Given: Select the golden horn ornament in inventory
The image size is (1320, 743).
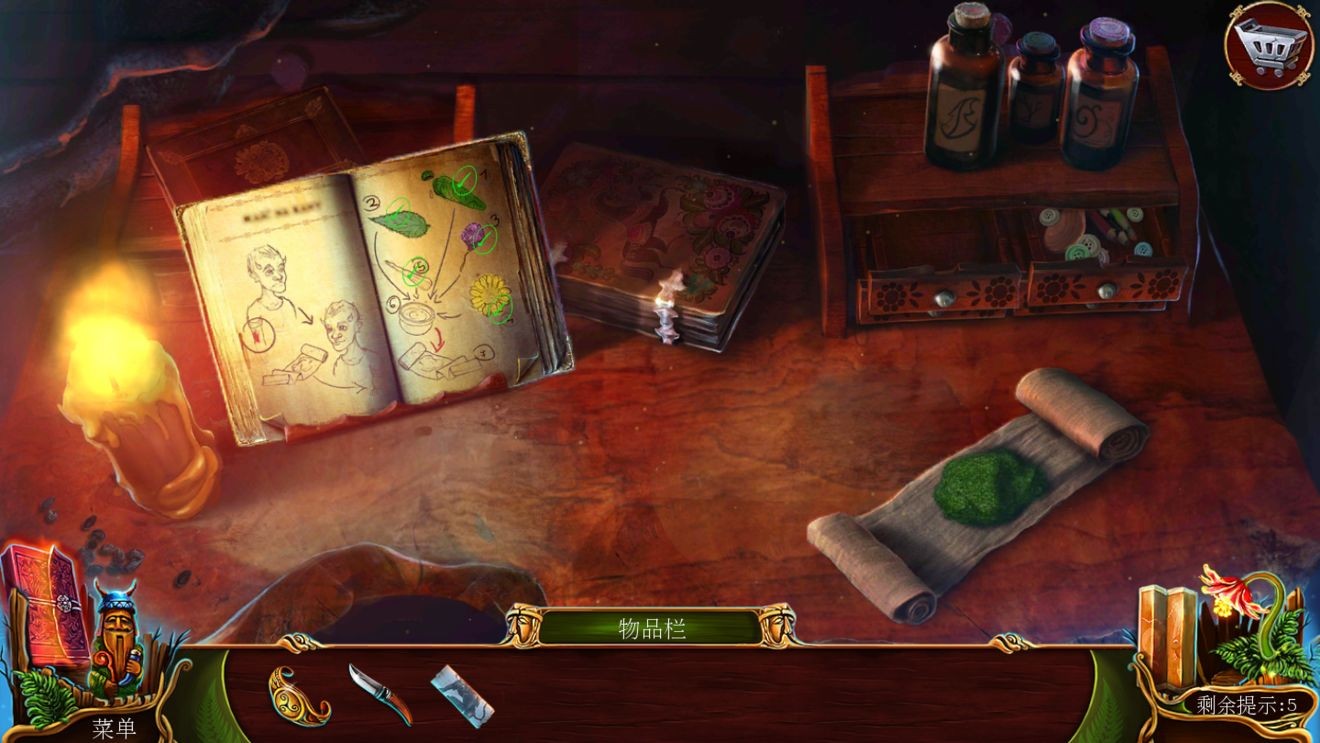Looking at the screenshot, I should click(x=297, y=693).
